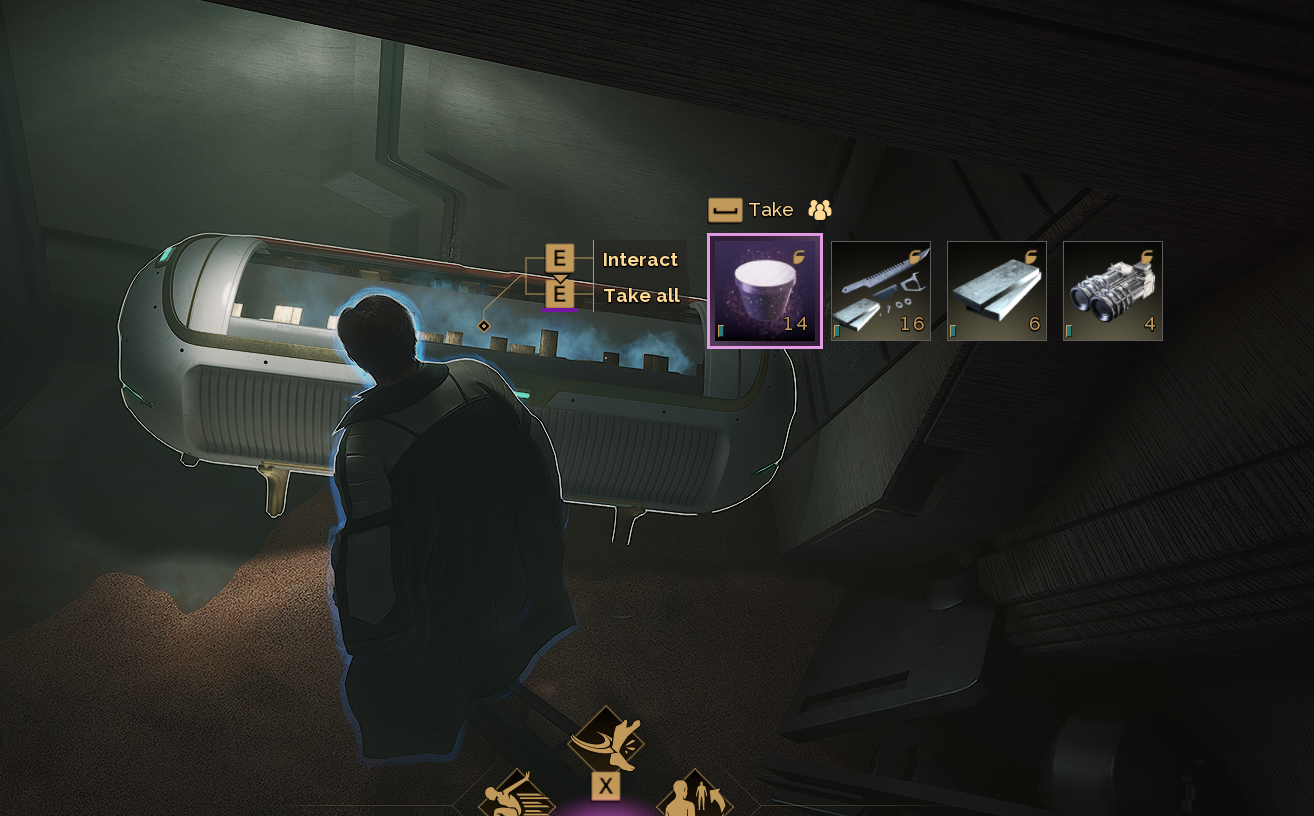Activate the foot kick ability
The width and height of the screenshot is (1314, 816).
[x=605, y=741]
